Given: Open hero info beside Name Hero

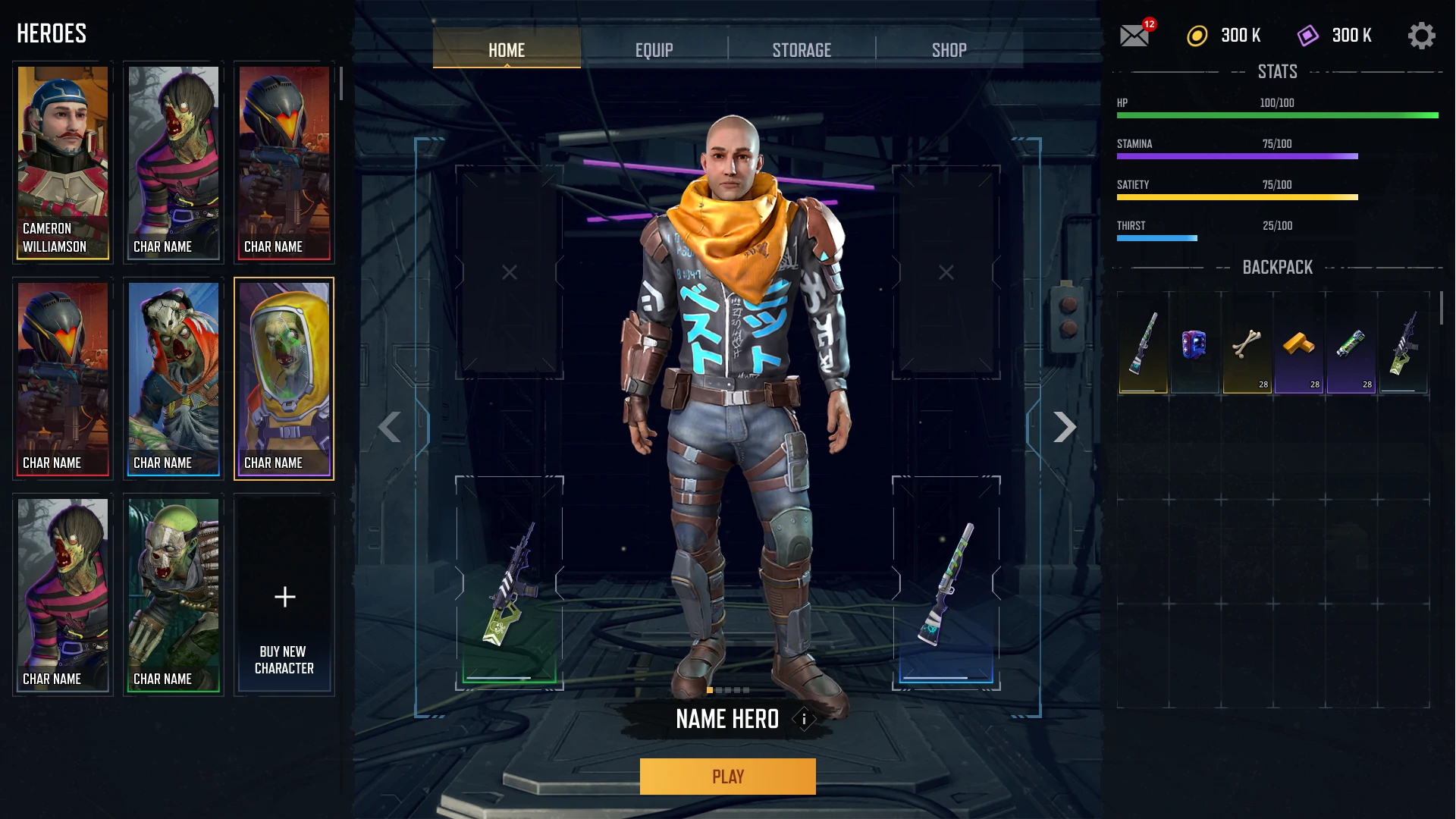Looking at the screenshot, I should (804, 719).
